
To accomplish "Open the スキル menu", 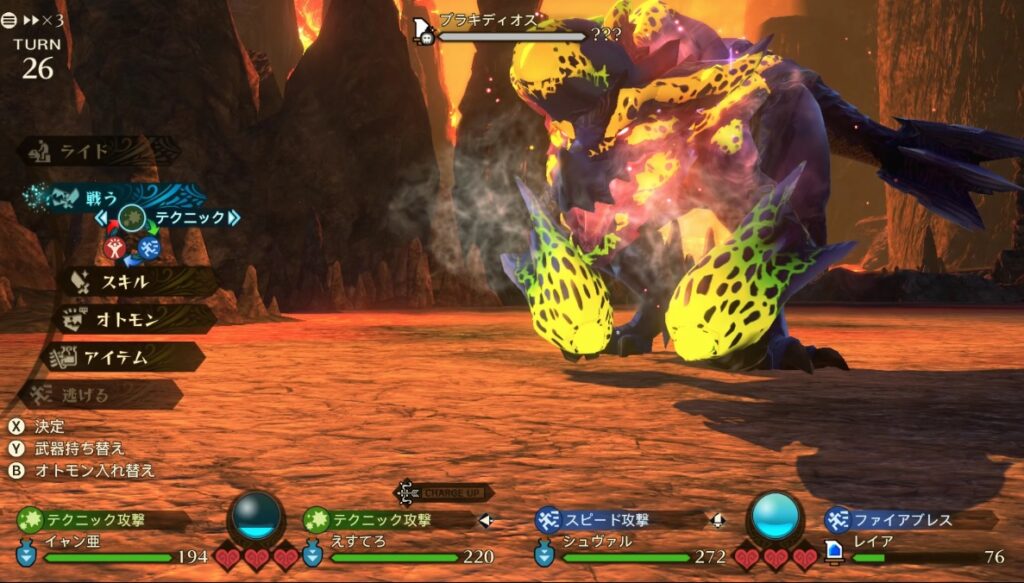I will [x=124, y=282].
